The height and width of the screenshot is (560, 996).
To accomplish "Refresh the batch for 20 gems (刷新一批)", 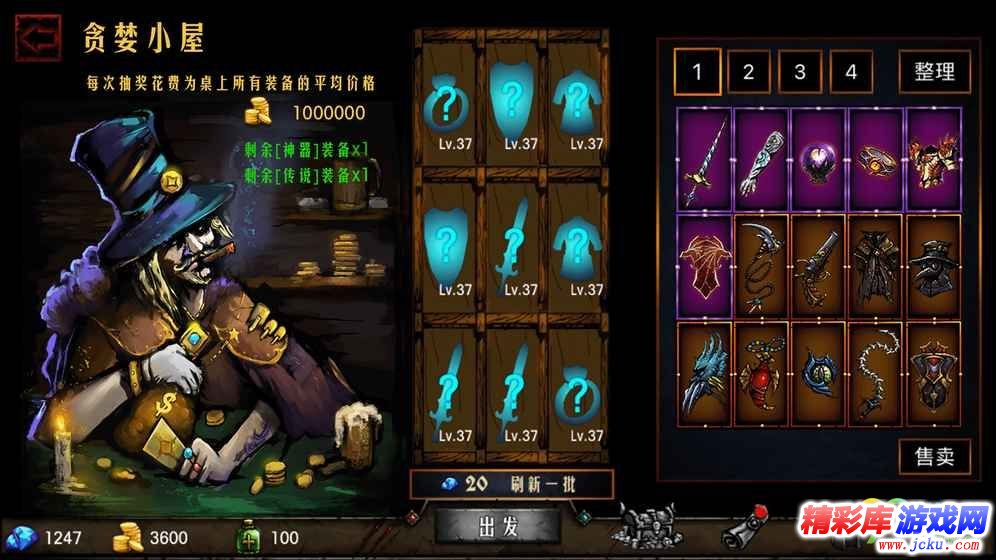I will pos(512,485).
